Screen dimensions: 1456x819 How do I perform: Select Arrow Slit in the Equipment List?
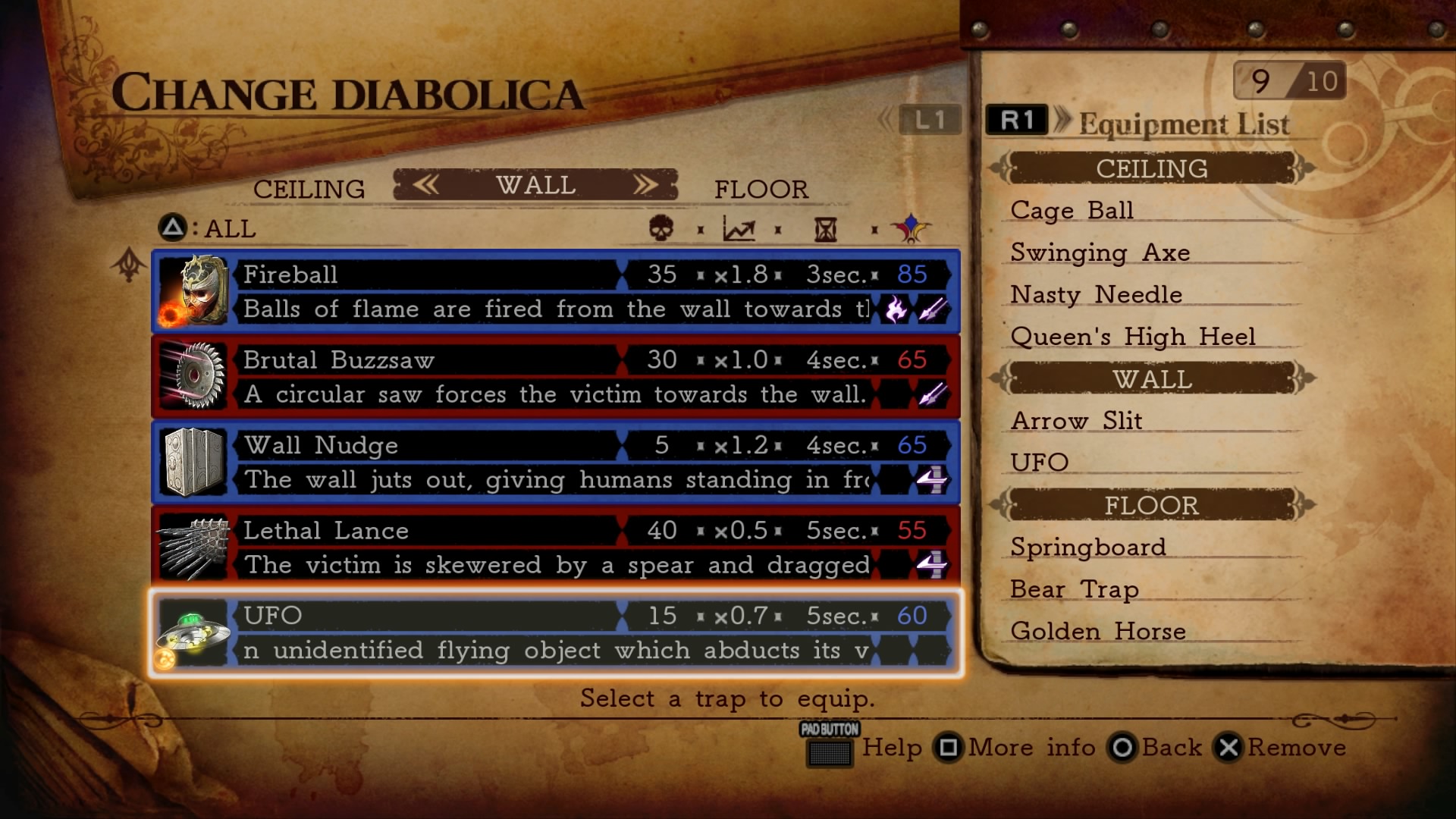pyautogui.click(x=1076, y=421)
